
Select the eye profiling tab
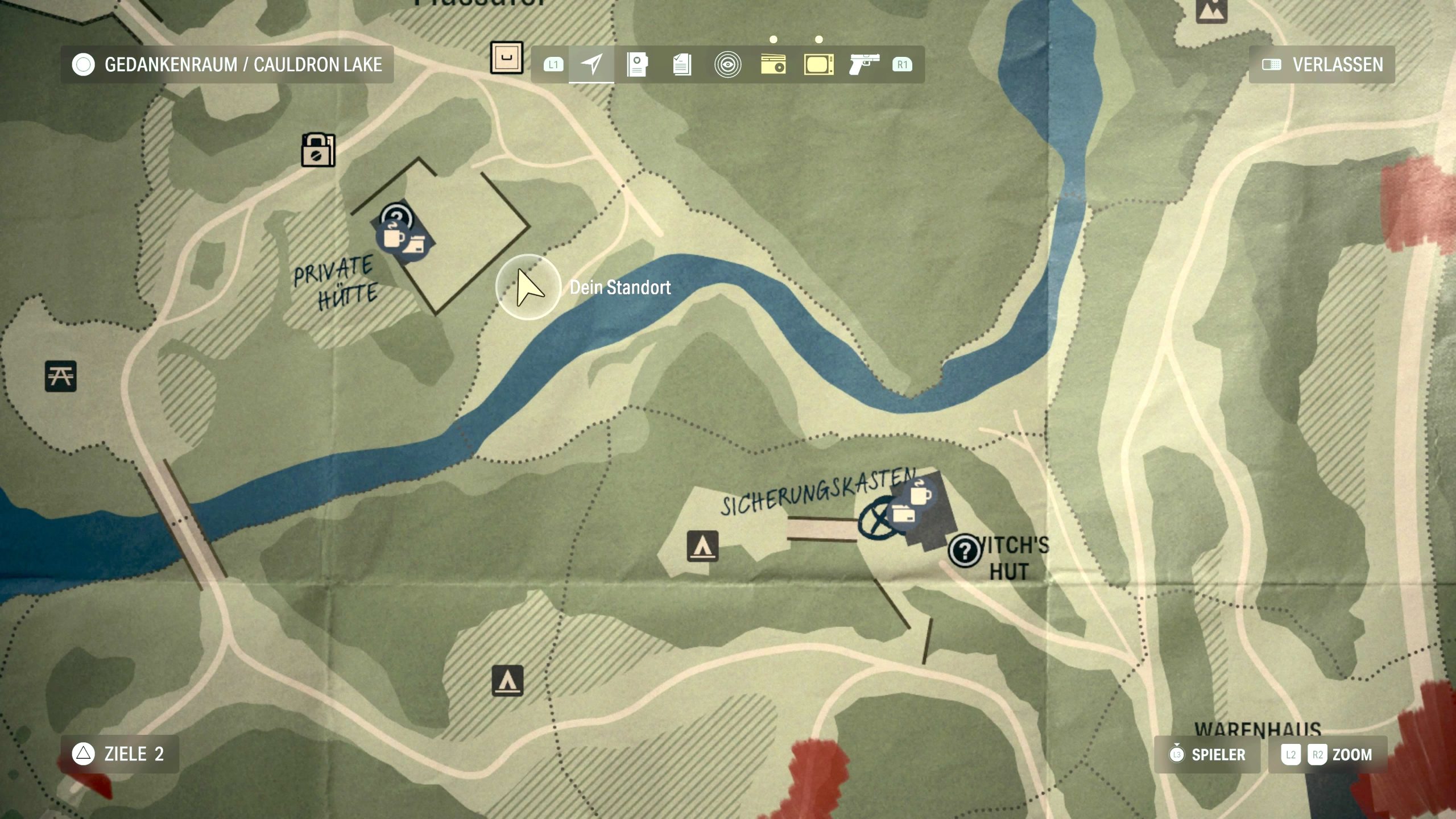click(727, 64)
